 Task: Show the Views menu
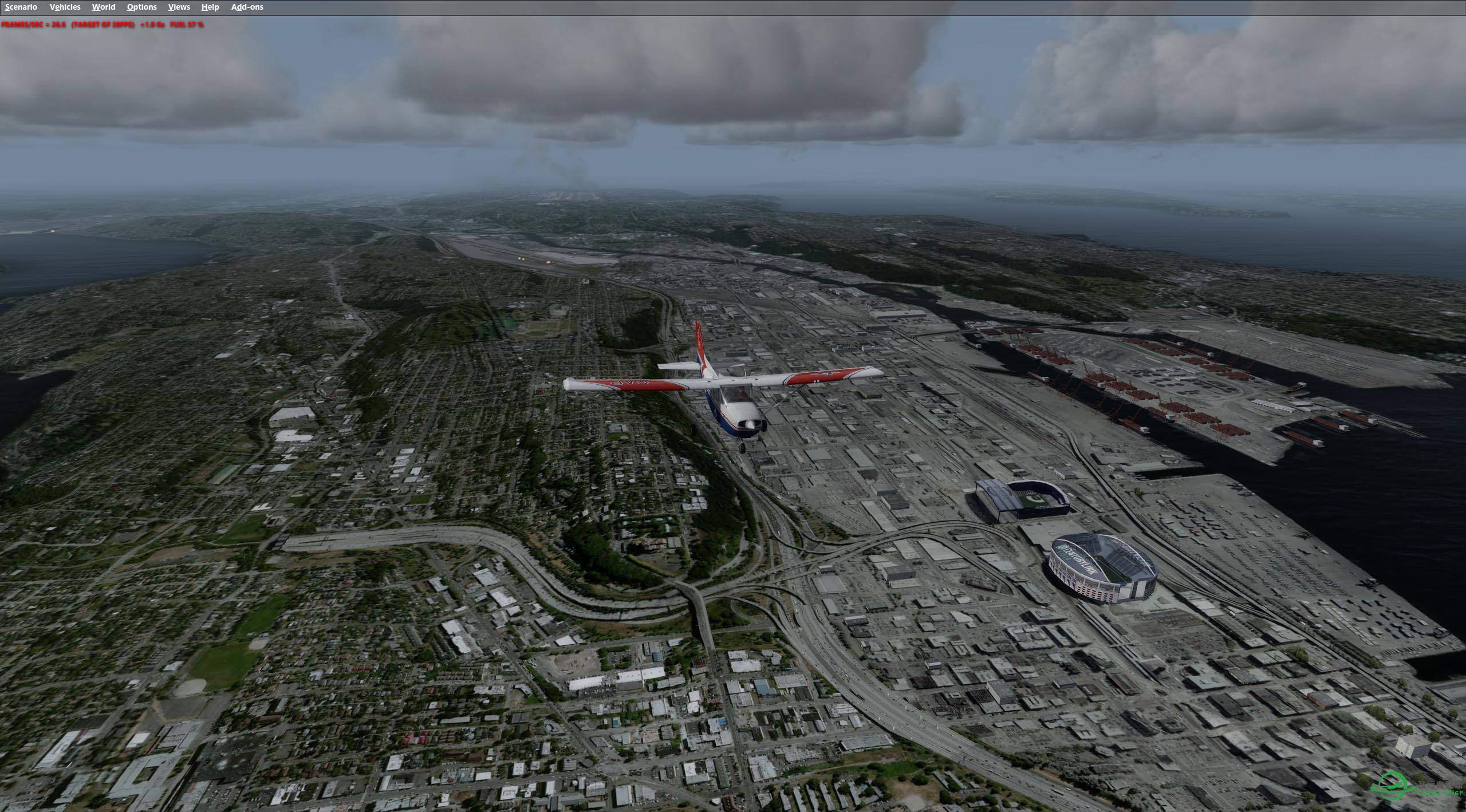(179, 7)
